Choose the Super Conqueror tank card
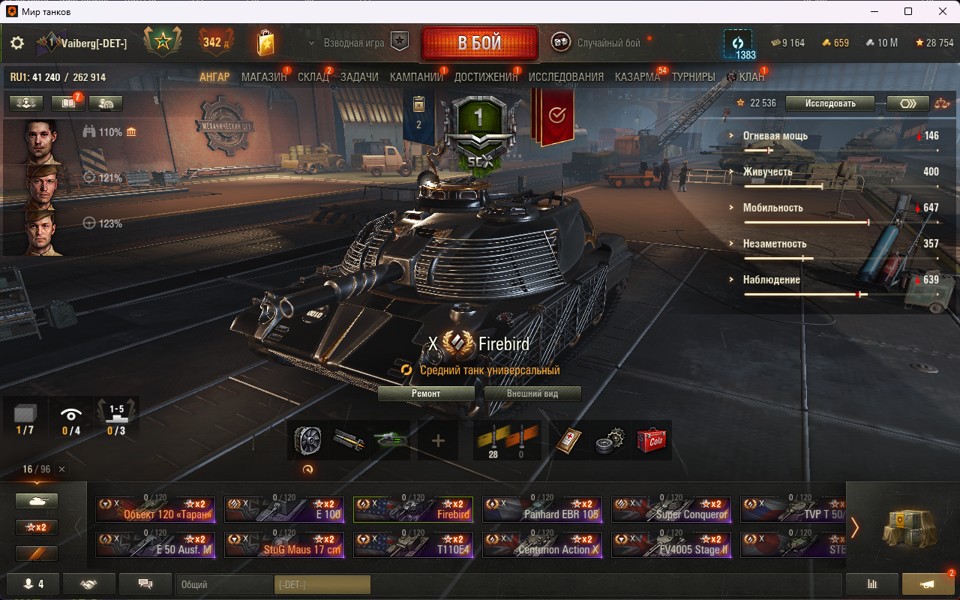 (671, 510)
